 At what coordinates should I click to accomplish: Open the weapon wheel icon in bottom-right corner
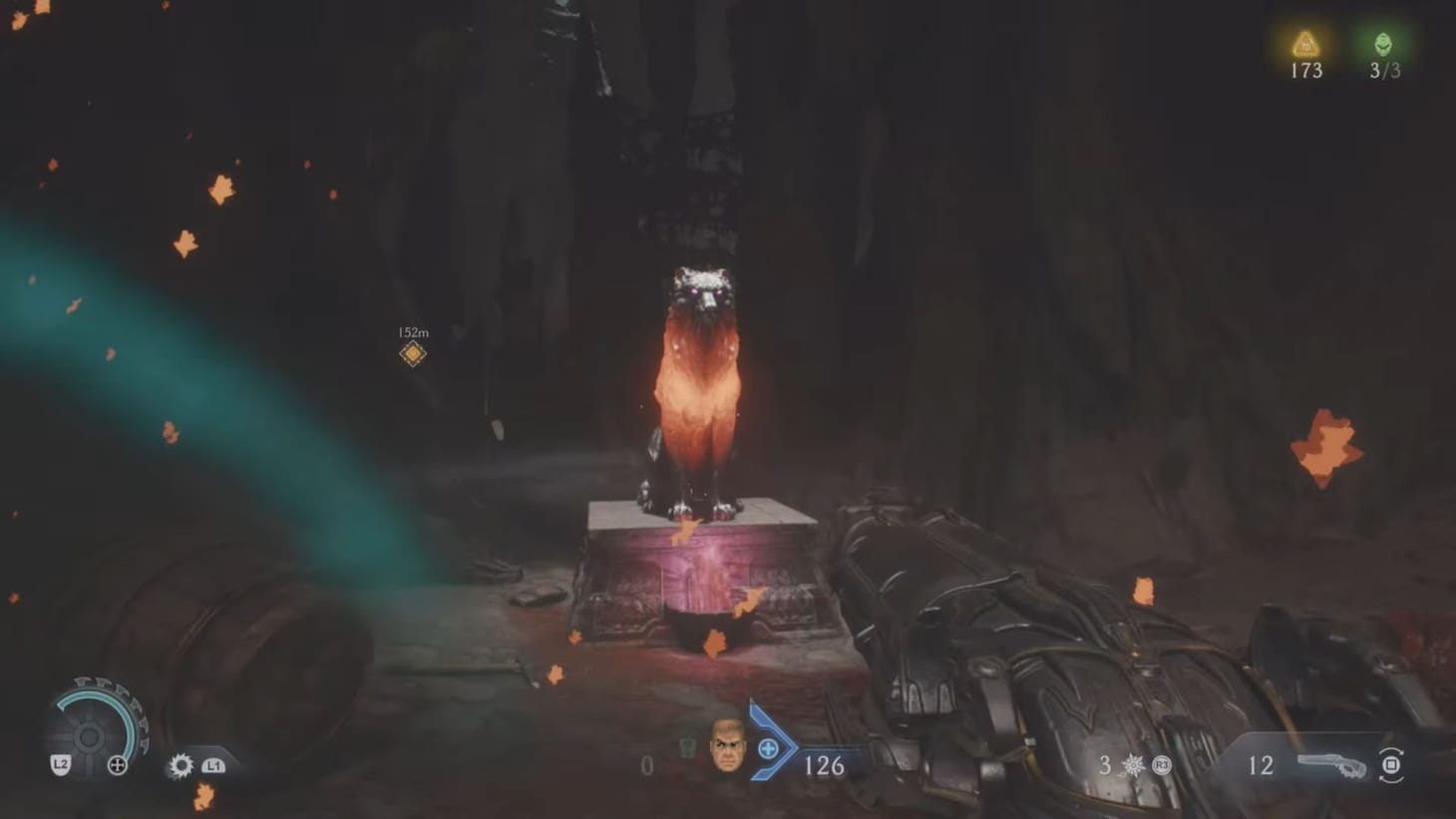(x=1393, y=764)
